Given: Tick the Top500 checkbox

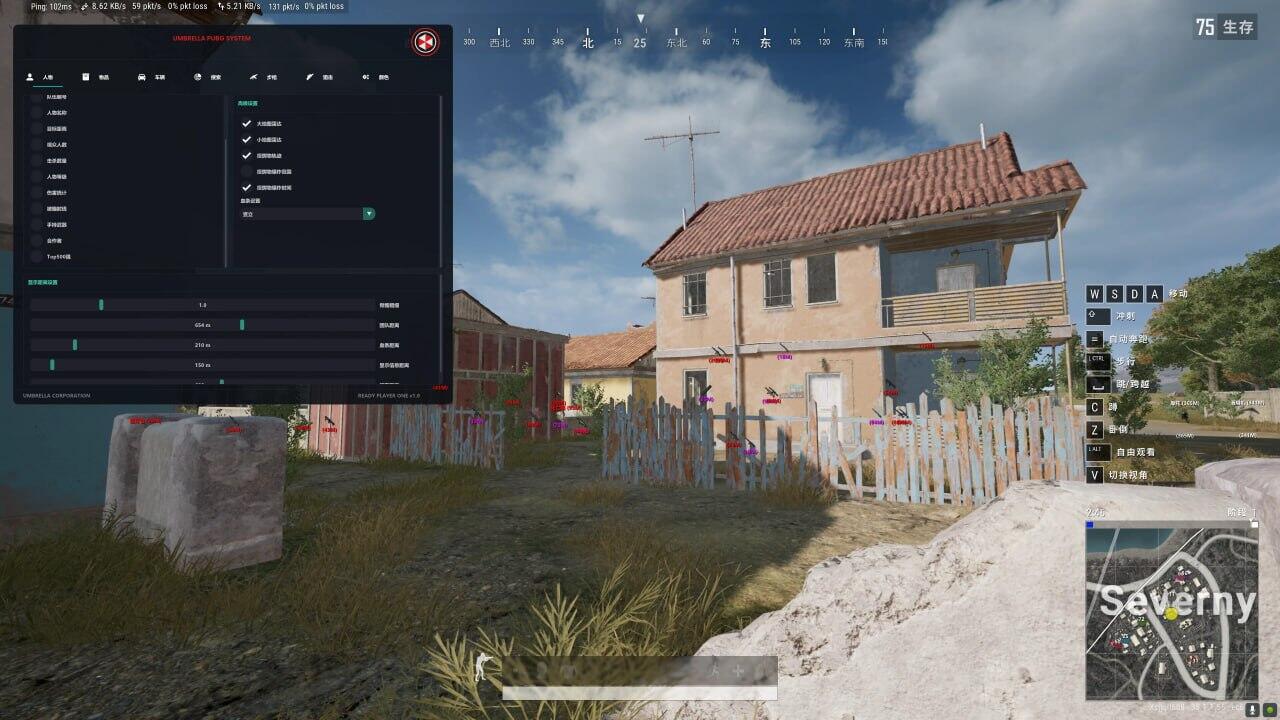Looking at the screenshot, I should [x=37, y=257].
